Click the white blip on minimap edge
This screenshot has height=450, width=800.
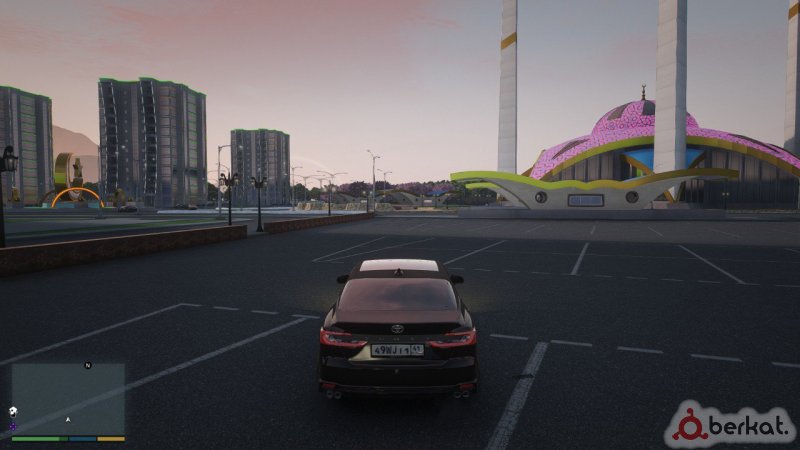point(13,412)
